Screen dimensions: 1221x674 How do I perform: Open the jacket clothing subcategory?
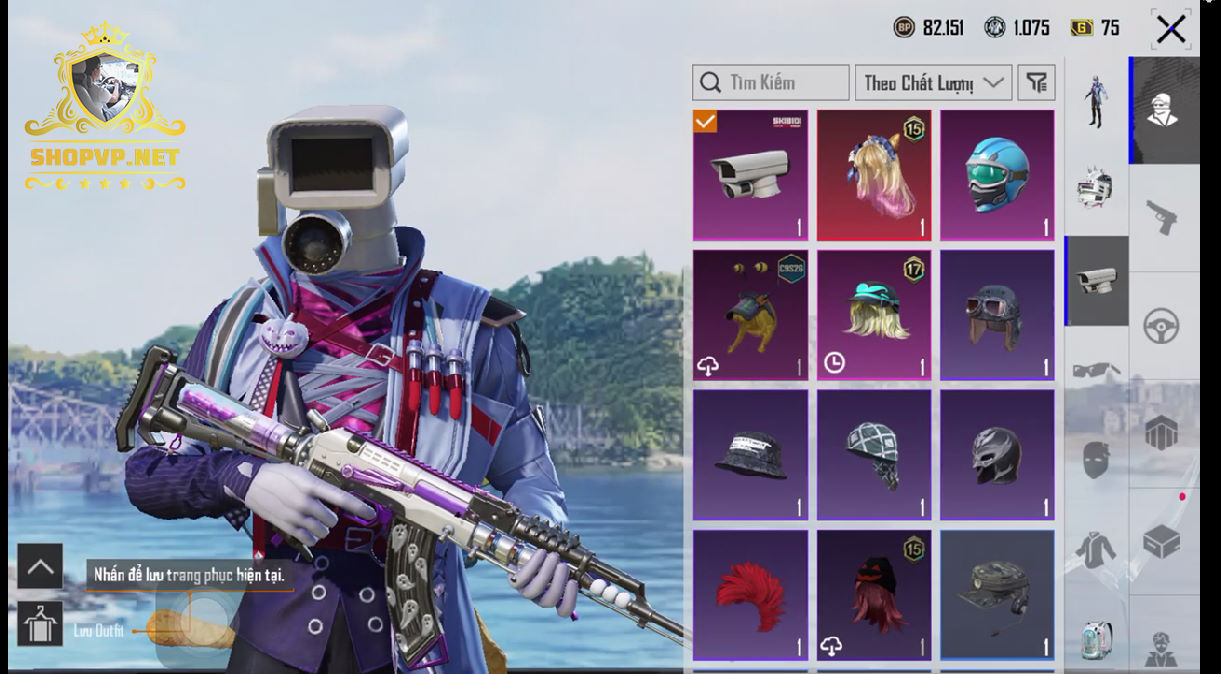pos(1096,549)
